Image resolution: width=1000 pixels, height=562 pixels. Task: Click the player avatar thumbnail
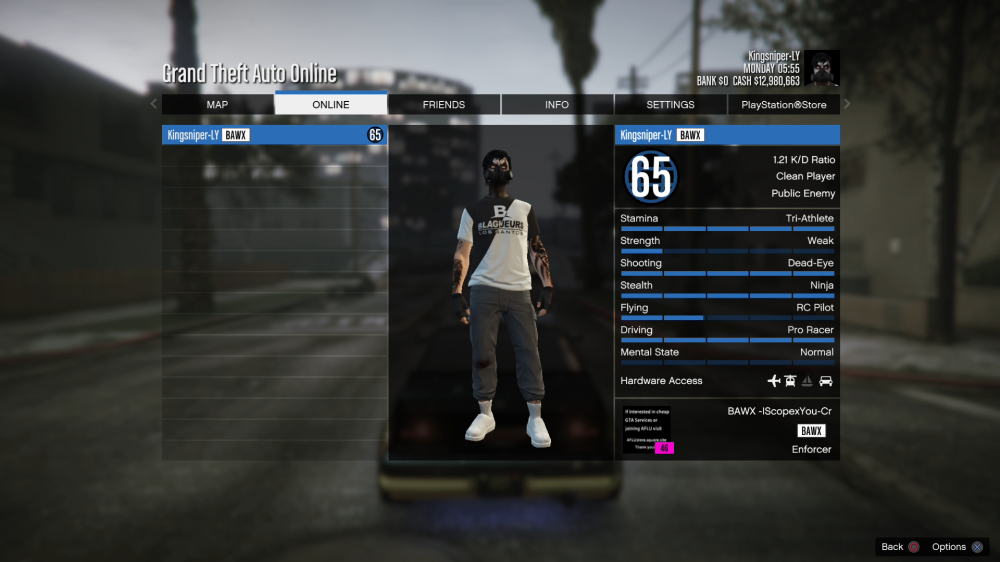pos(822,68)
